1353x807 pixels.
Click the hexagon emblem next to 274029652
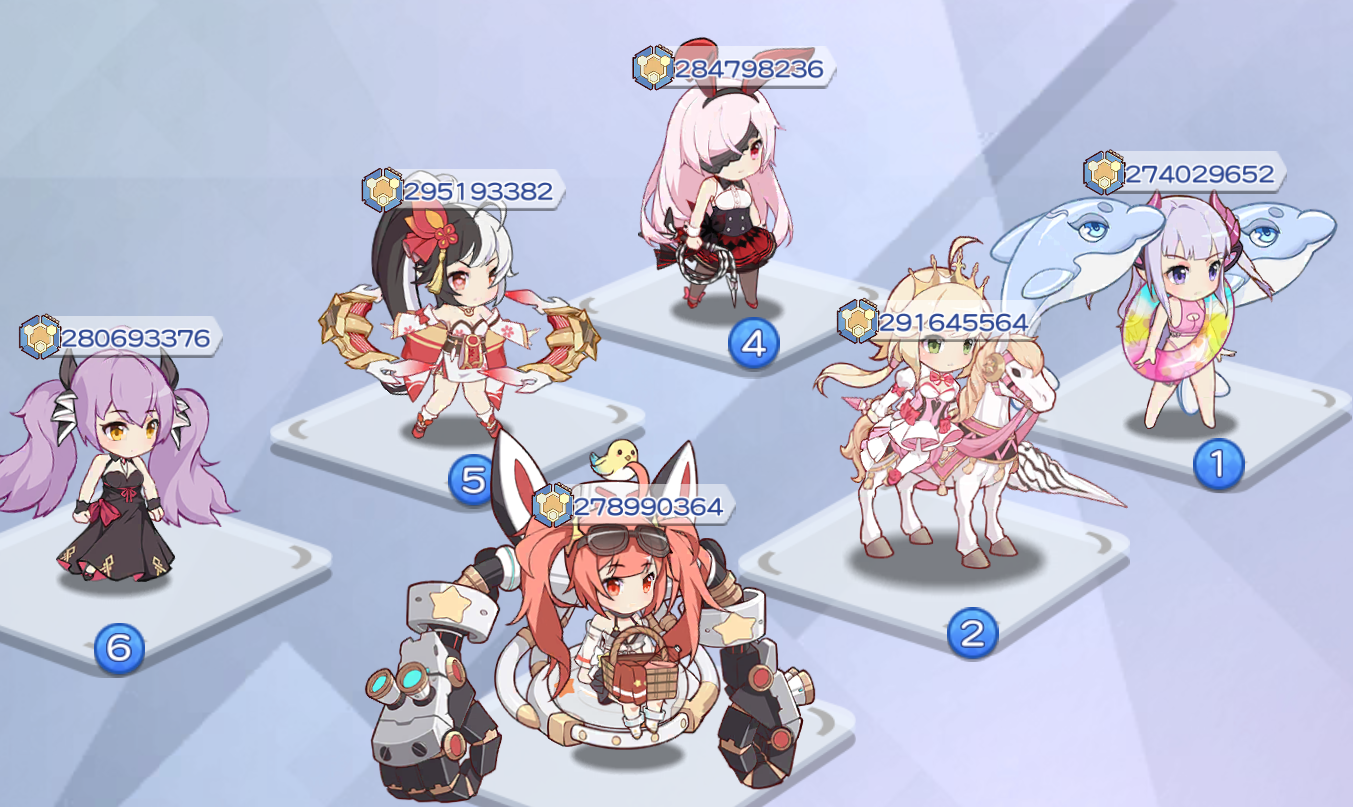click(x=1105, y=172)
